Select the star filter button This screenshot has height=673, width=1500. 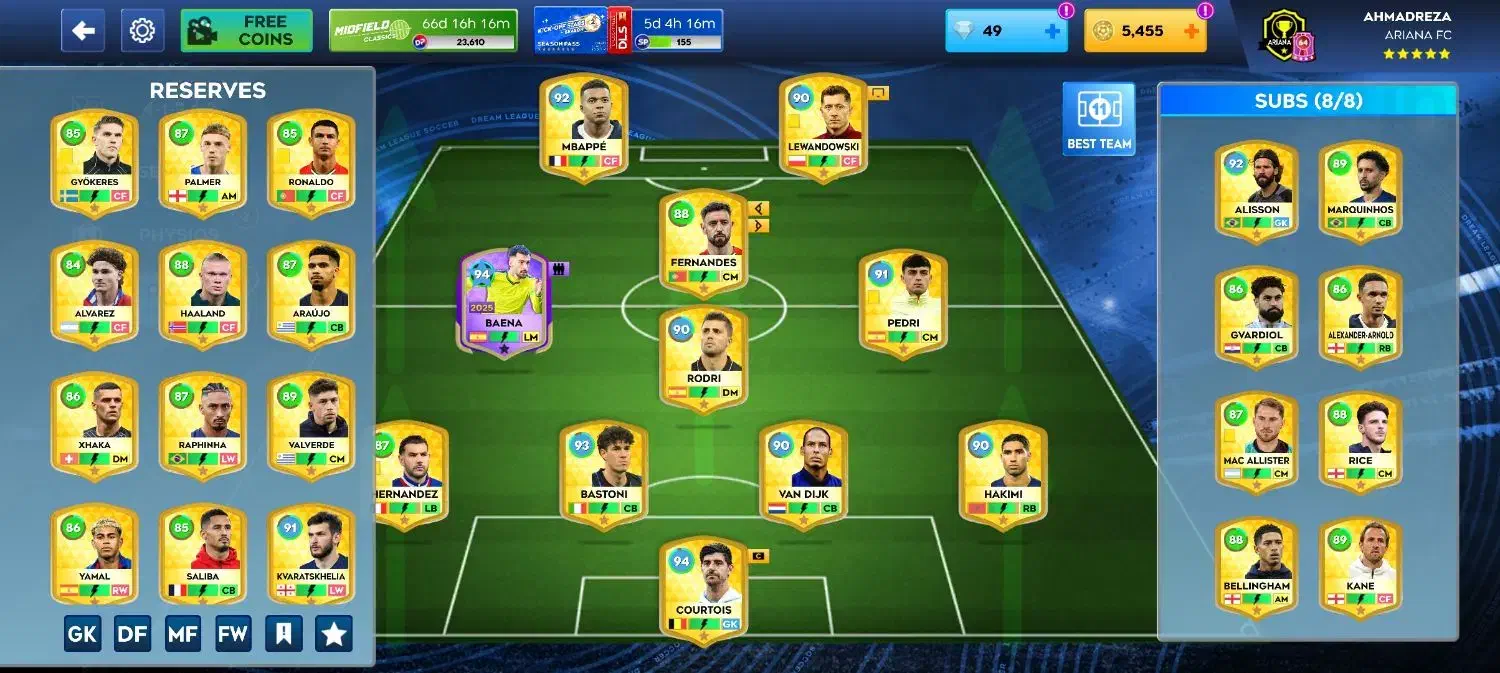334,633
